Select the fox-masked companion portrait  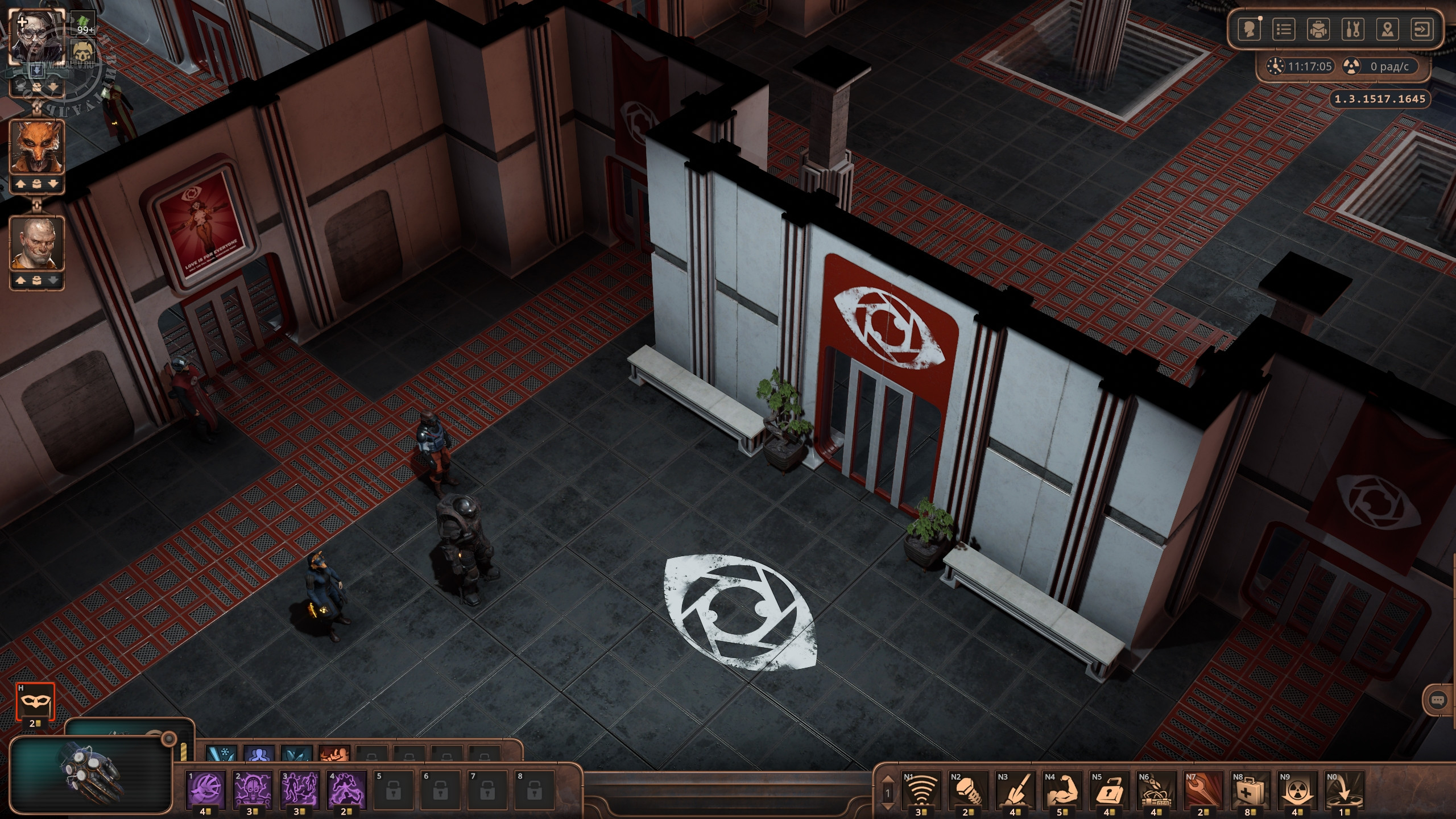click(36, 148)
